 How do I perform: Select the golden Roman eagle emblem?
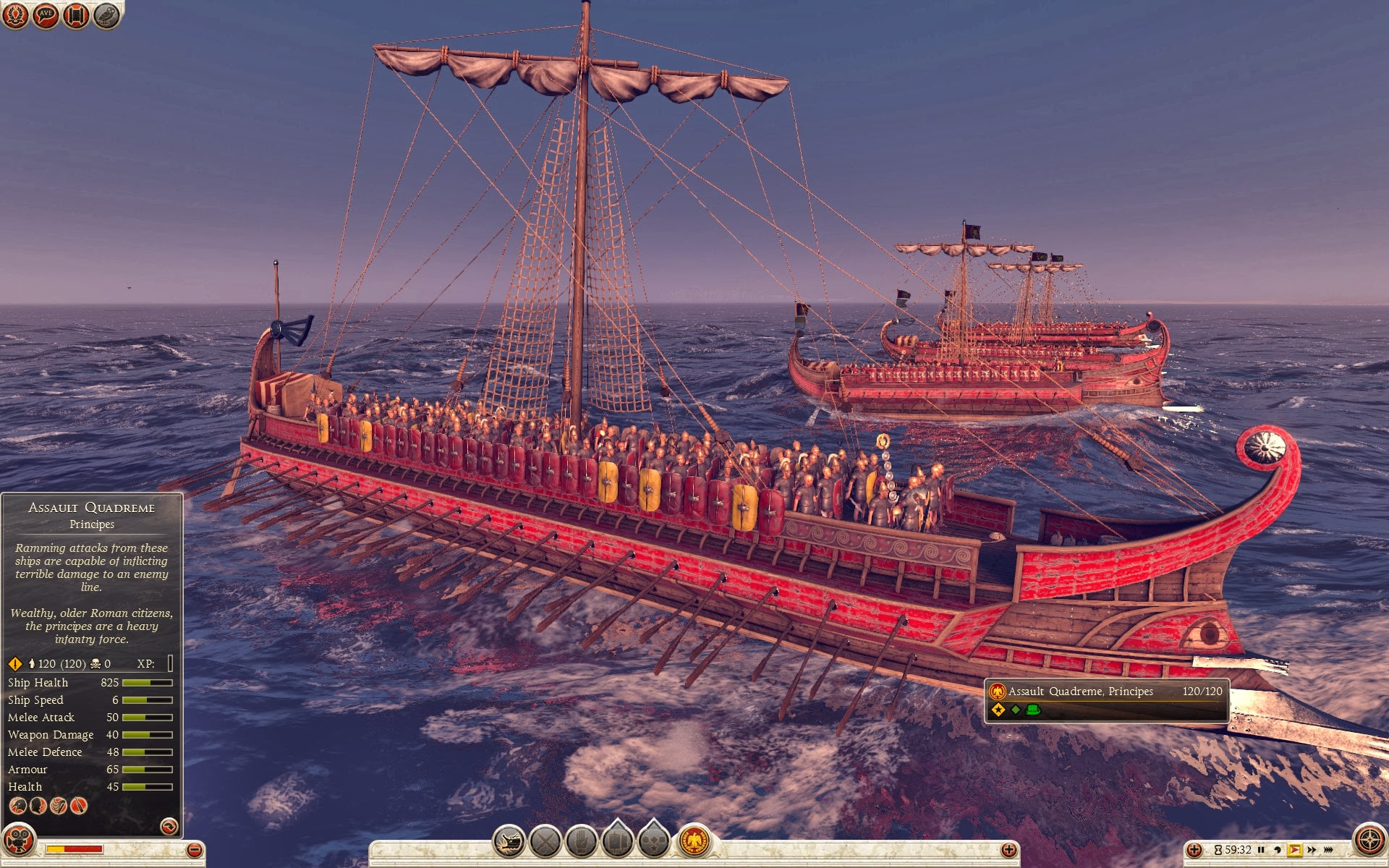click(x=694, y=841)
